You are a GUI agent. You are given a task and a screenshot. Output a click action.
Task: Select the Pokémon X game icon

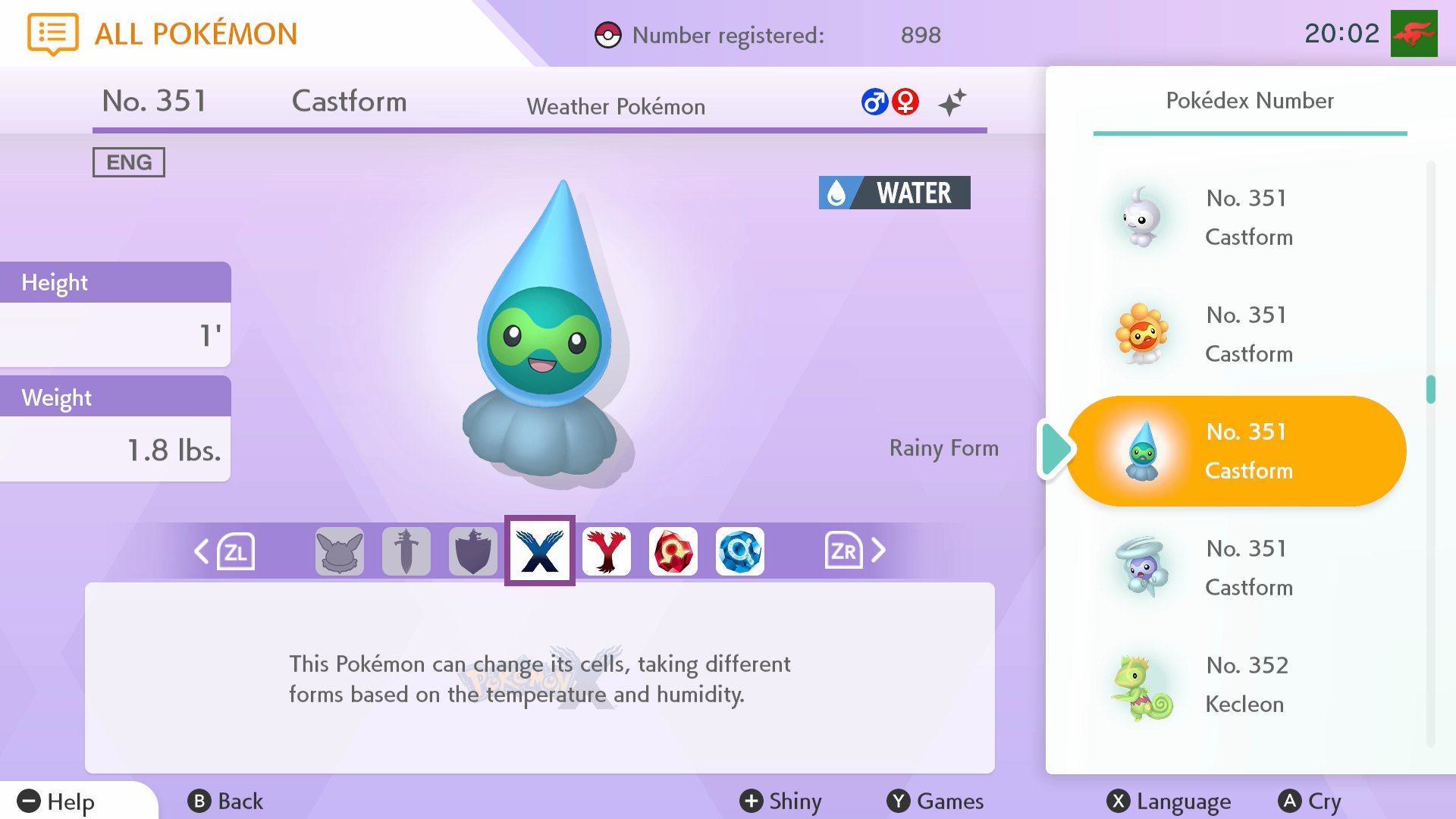539,551
